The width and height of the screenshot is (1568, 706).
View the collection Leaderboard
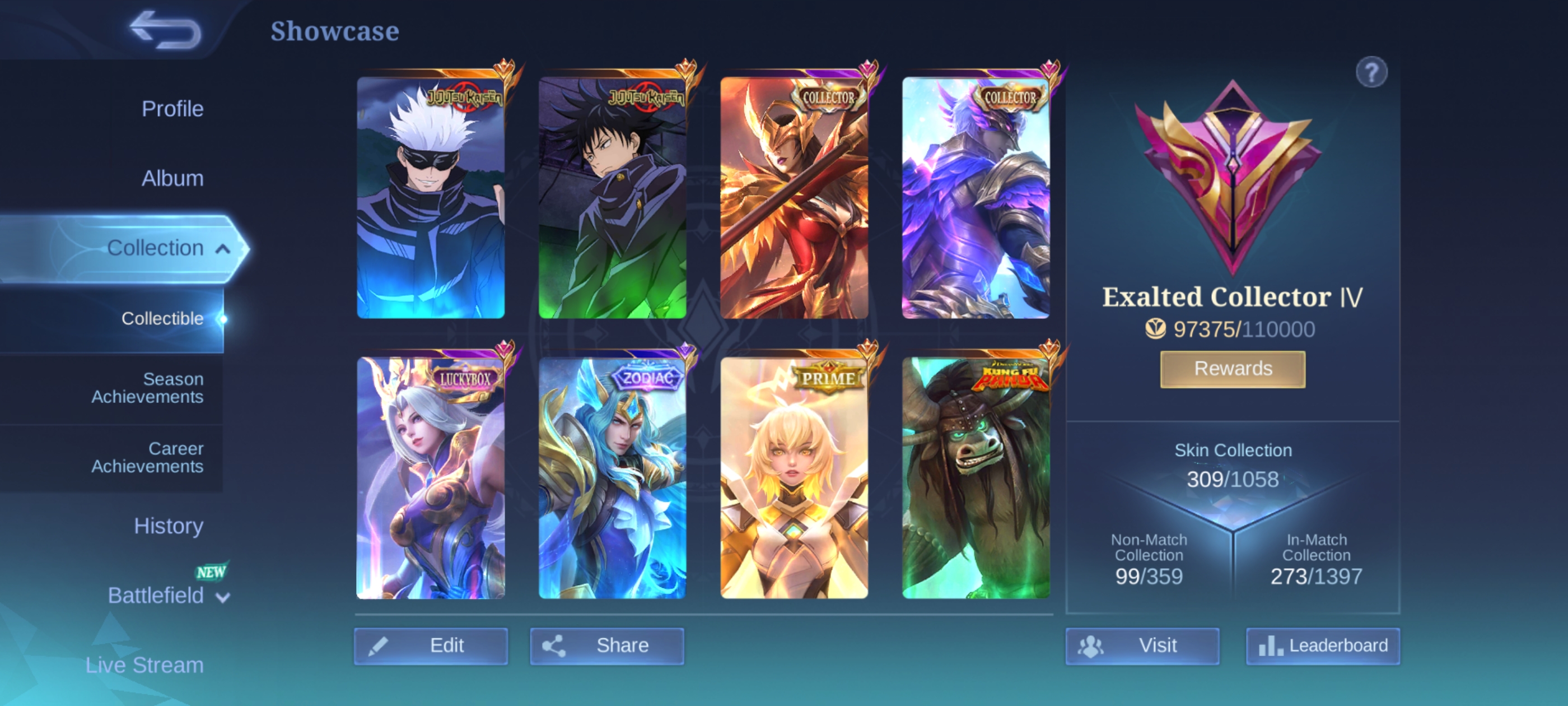(1323, 645)
